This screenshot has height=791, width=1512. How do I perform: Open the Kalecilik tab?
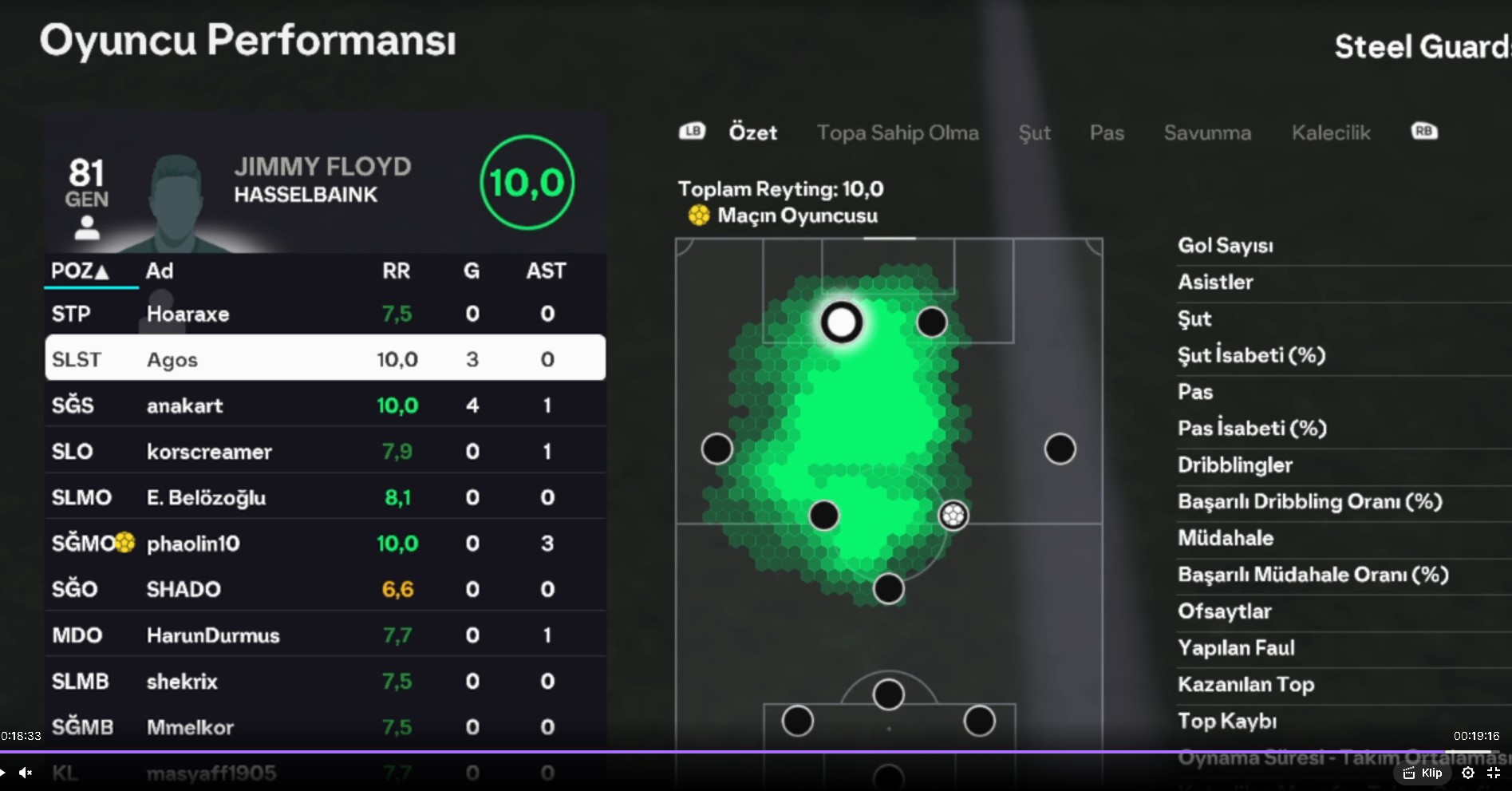pyautogui.click(x=1331, y=132)
